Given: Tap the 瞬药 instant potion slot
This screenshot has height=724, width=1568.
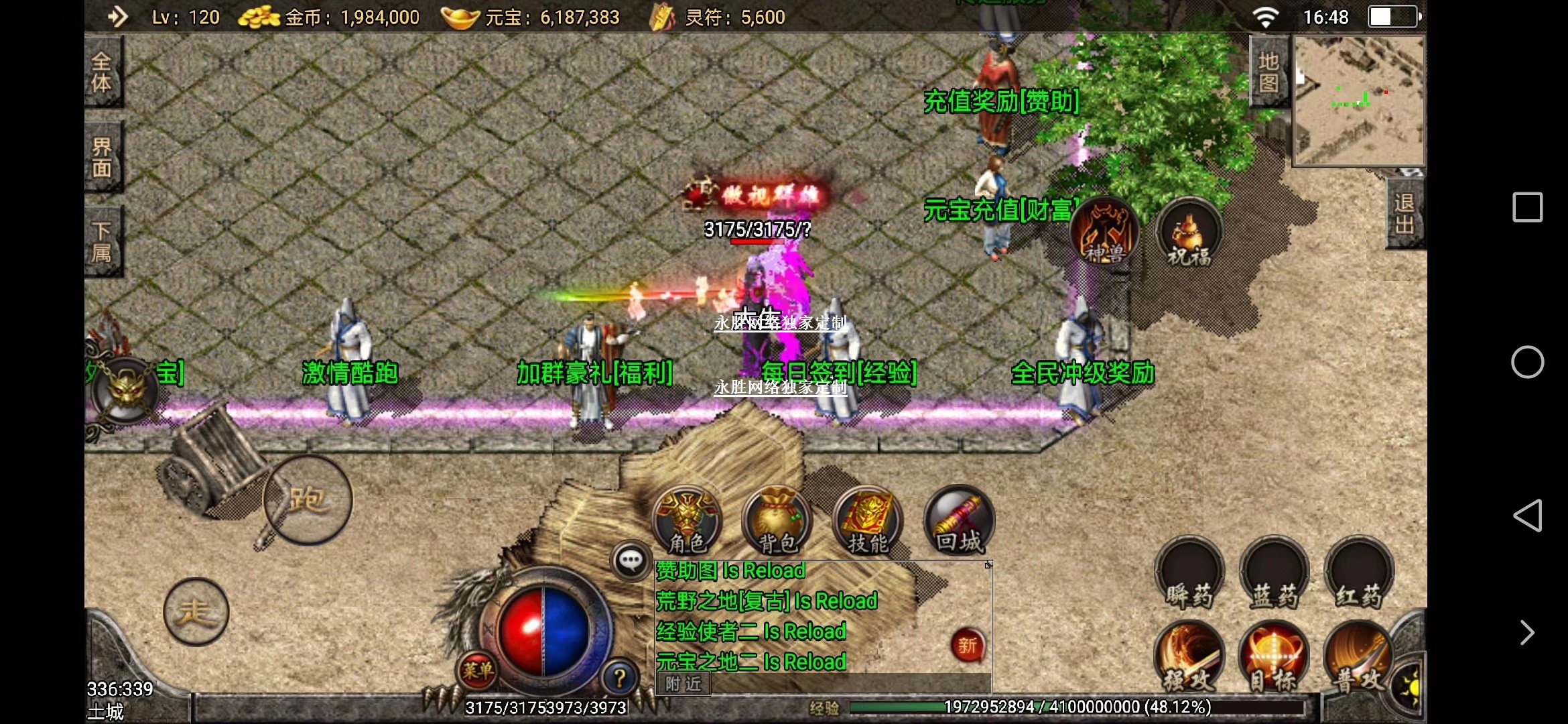Looking at the screenshot, I should [x=1189, y=575].
